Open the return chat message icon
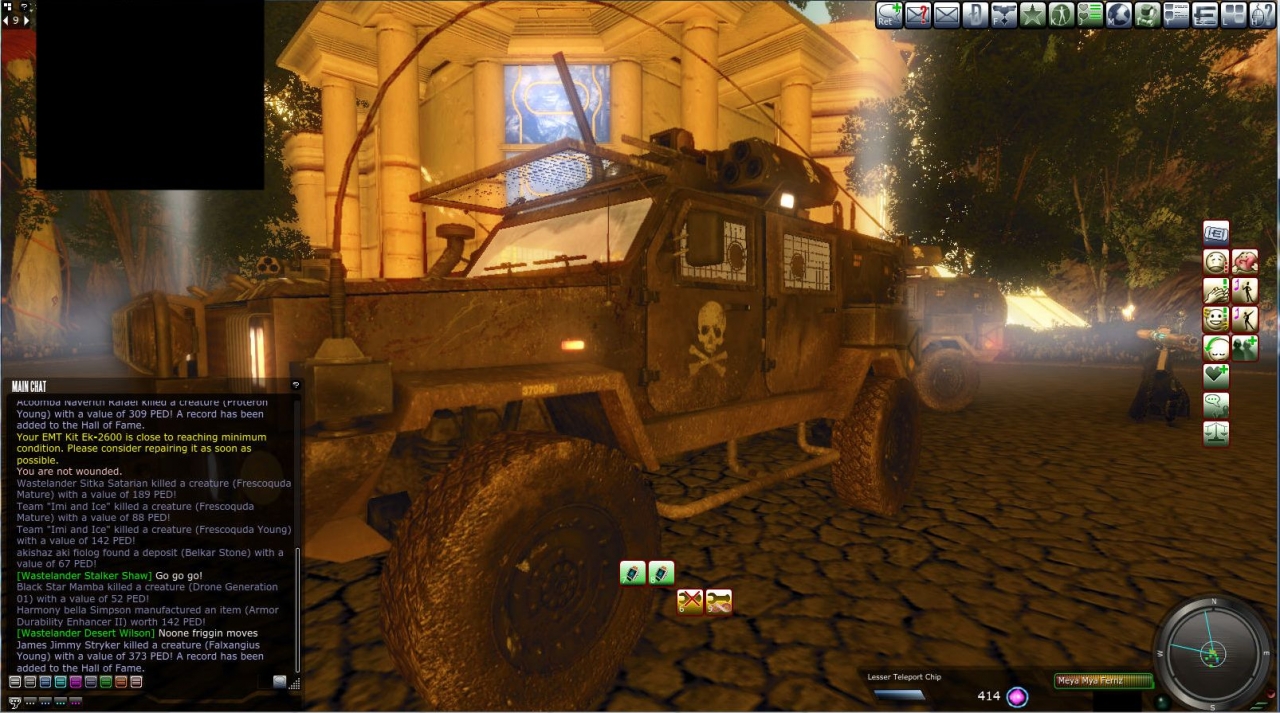The image size is (1280, 713). [x=889, y=14]
